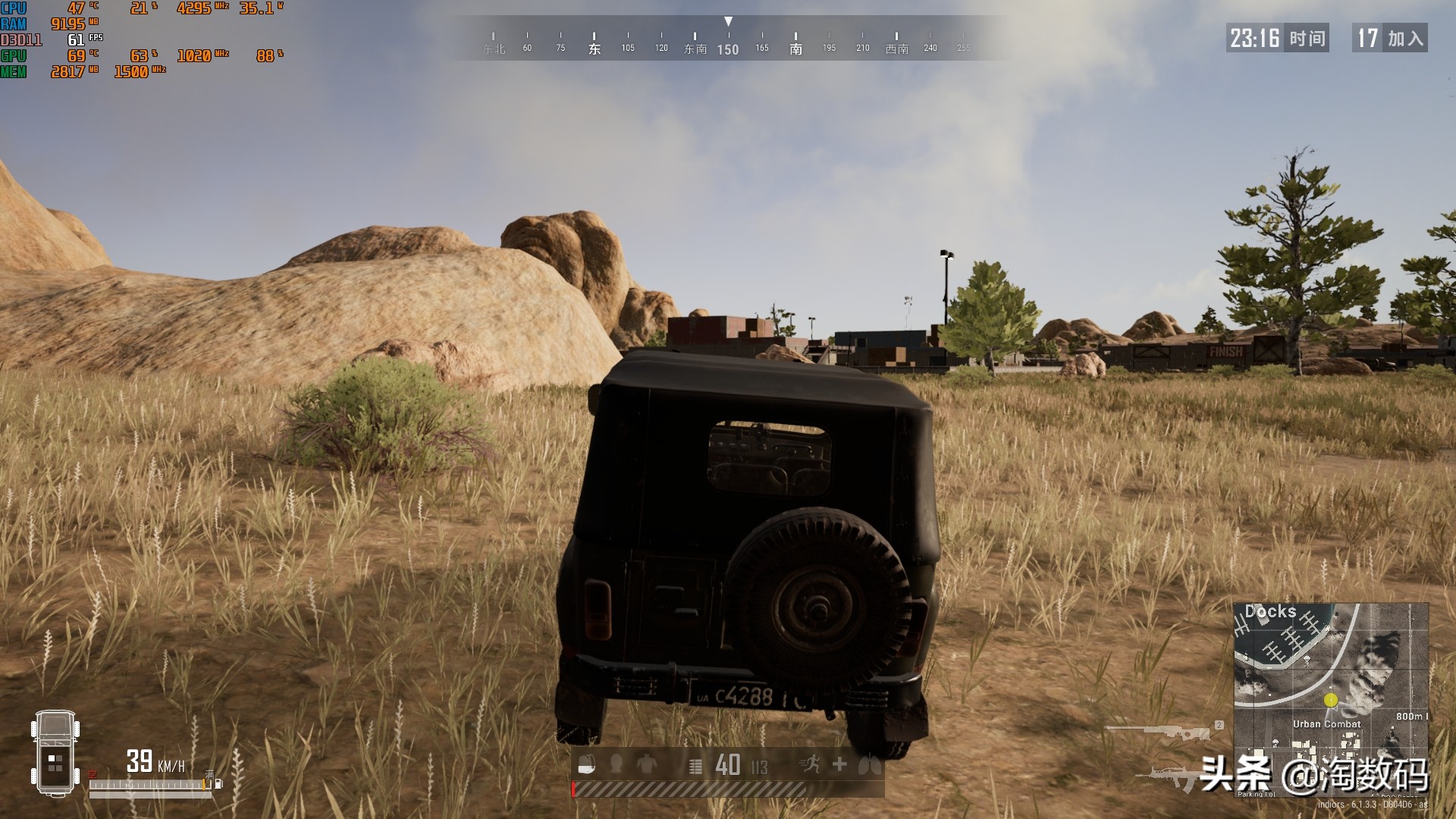Click the Urban Combat map label

[x=1327, y=724]
